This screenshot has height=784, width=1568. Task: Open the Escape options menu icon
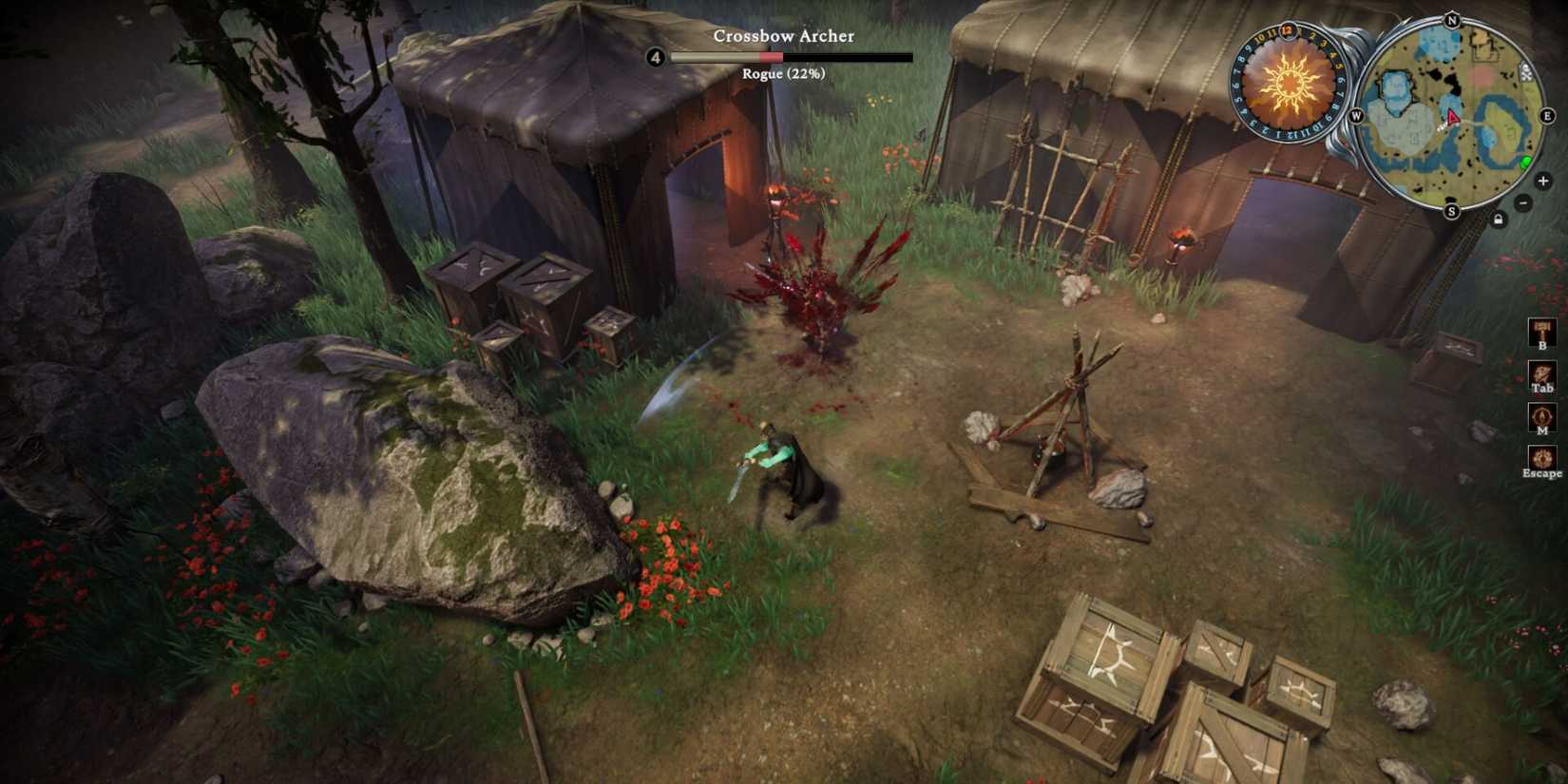[1542, 456]
